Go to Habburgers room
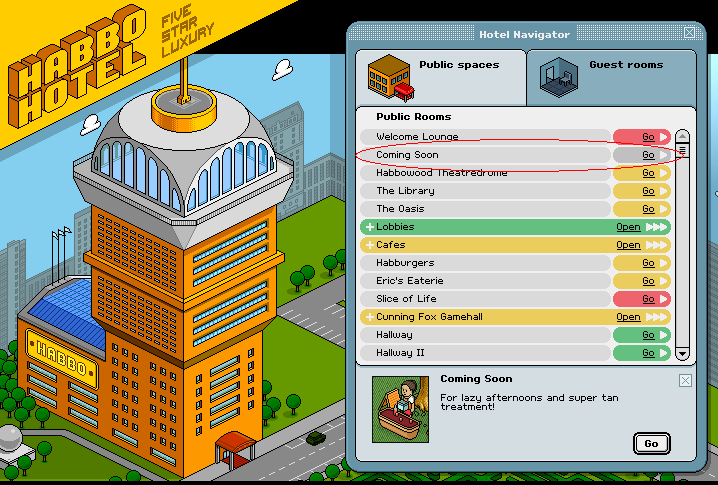The width and height of the screenshot is (718, 485). (648, 263)
